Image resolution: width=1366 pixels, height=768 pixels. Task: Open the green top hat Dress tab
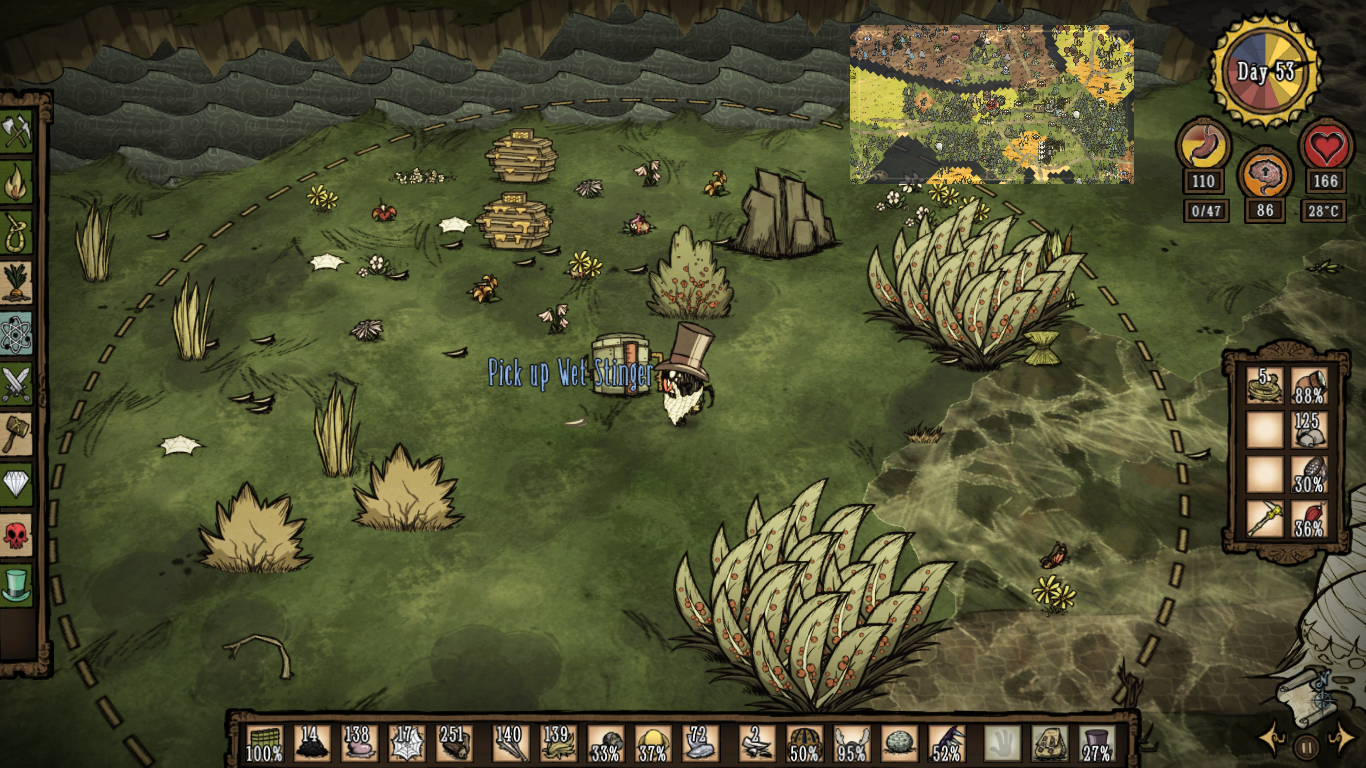point(17,585)
